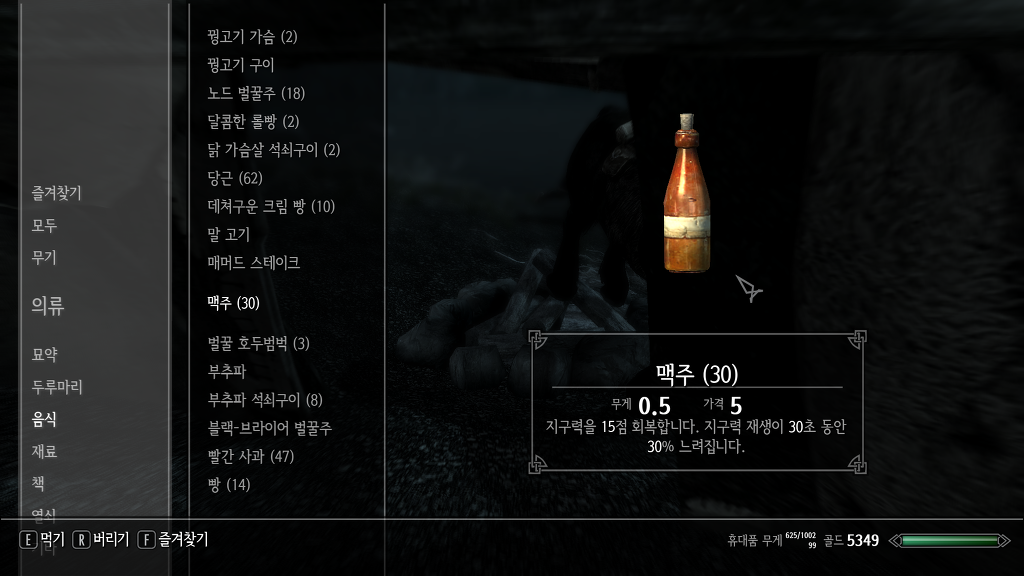Select 찜고기 가슴 in the food list

click(x=252, y=37)
